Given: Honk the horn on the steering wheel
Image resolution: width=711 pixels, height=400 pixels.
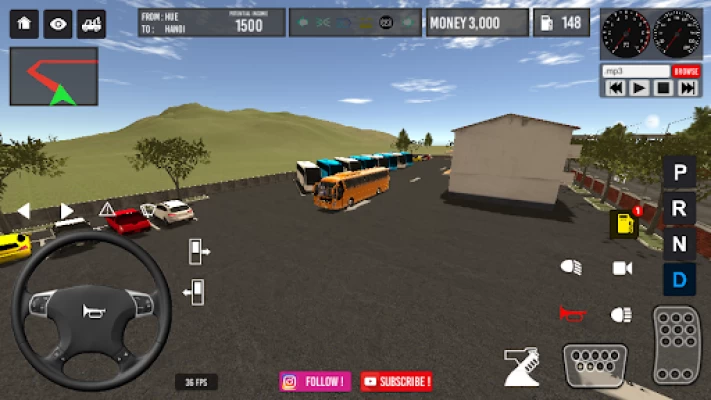Looking at the screenshot, I should click(x=91, y=310).
